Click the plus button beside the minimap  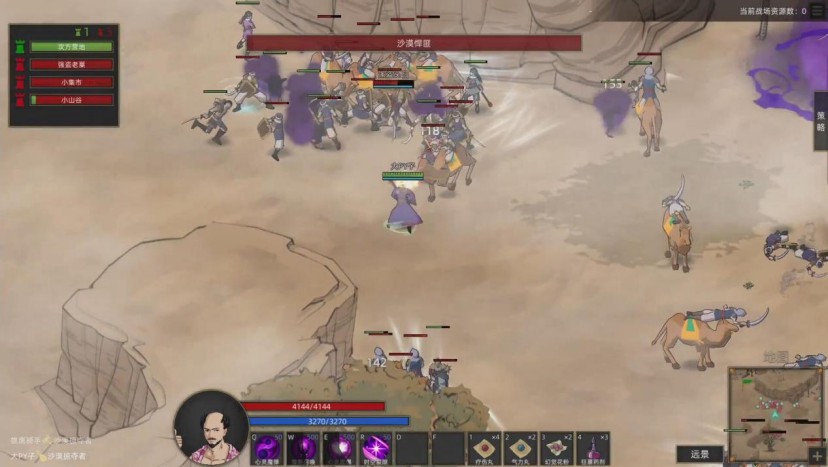pyautogui.click(x=817, y=456)
